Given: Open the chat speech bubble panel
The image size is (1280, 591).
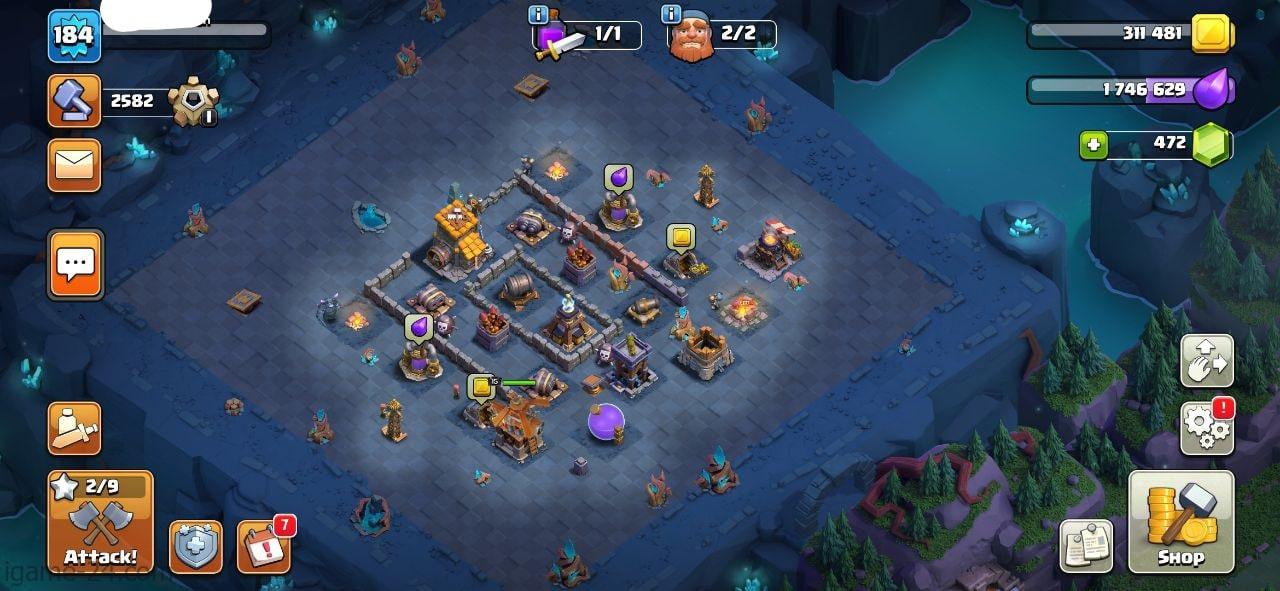Looking at the screenshot, I should coord(75,265).
